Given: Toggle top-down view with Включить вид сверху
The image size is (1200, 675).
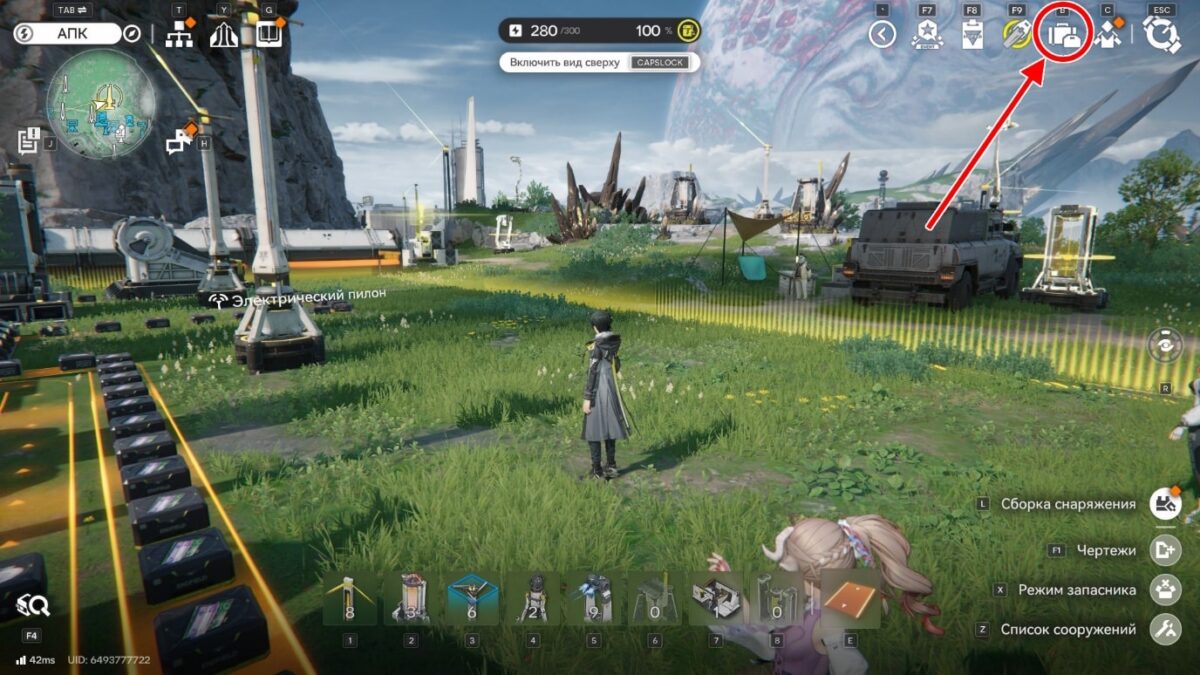Looking at the screenshot, I should 599,62.
